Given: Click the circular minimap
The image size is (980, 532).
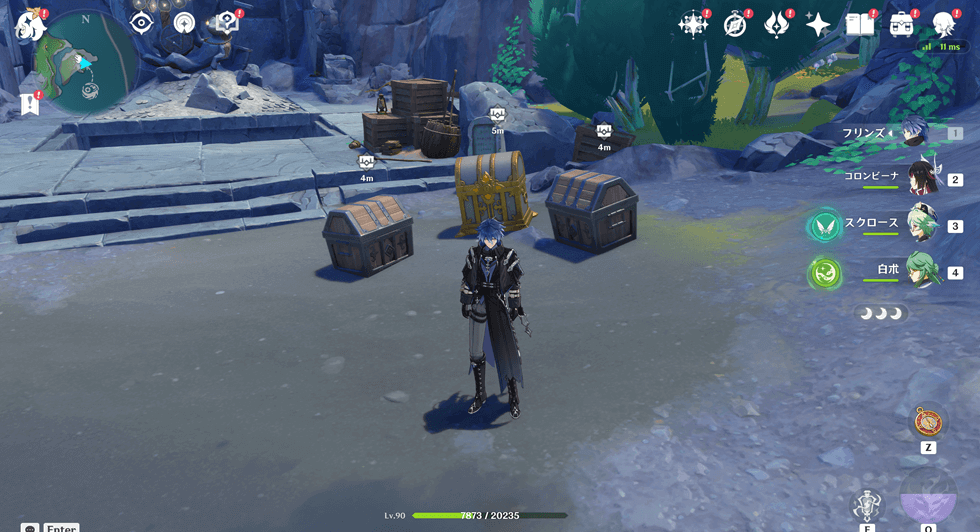Looking at the screenshot, I should point(85,62).
